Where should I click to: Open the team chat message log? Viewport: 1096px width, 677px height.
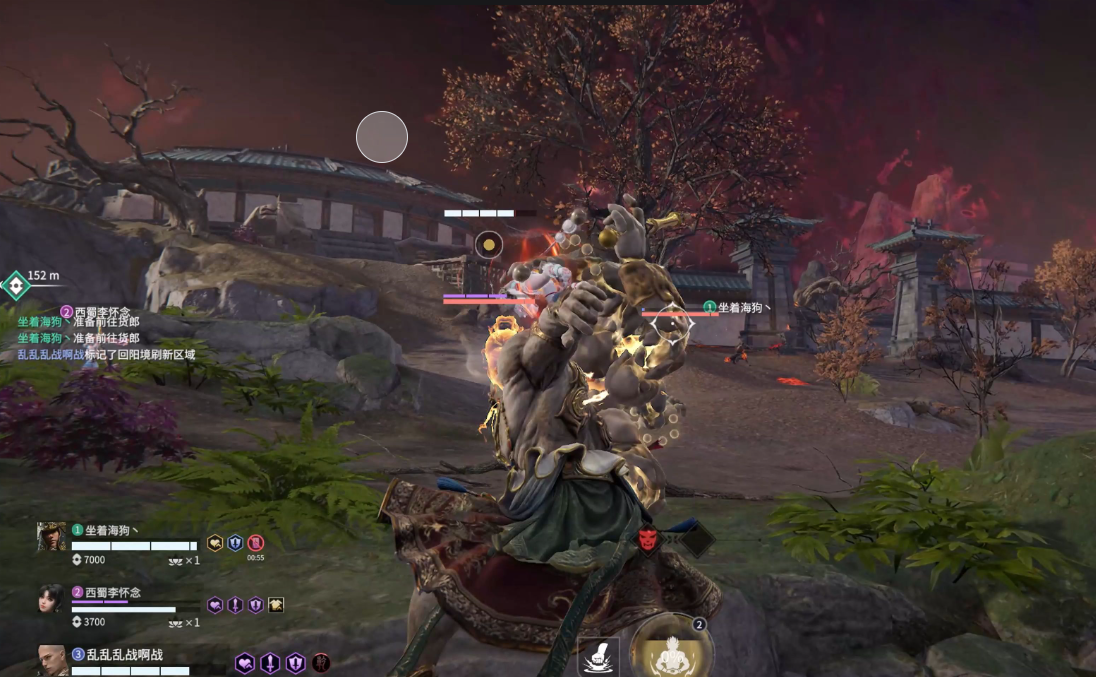(x=105, y=332)
